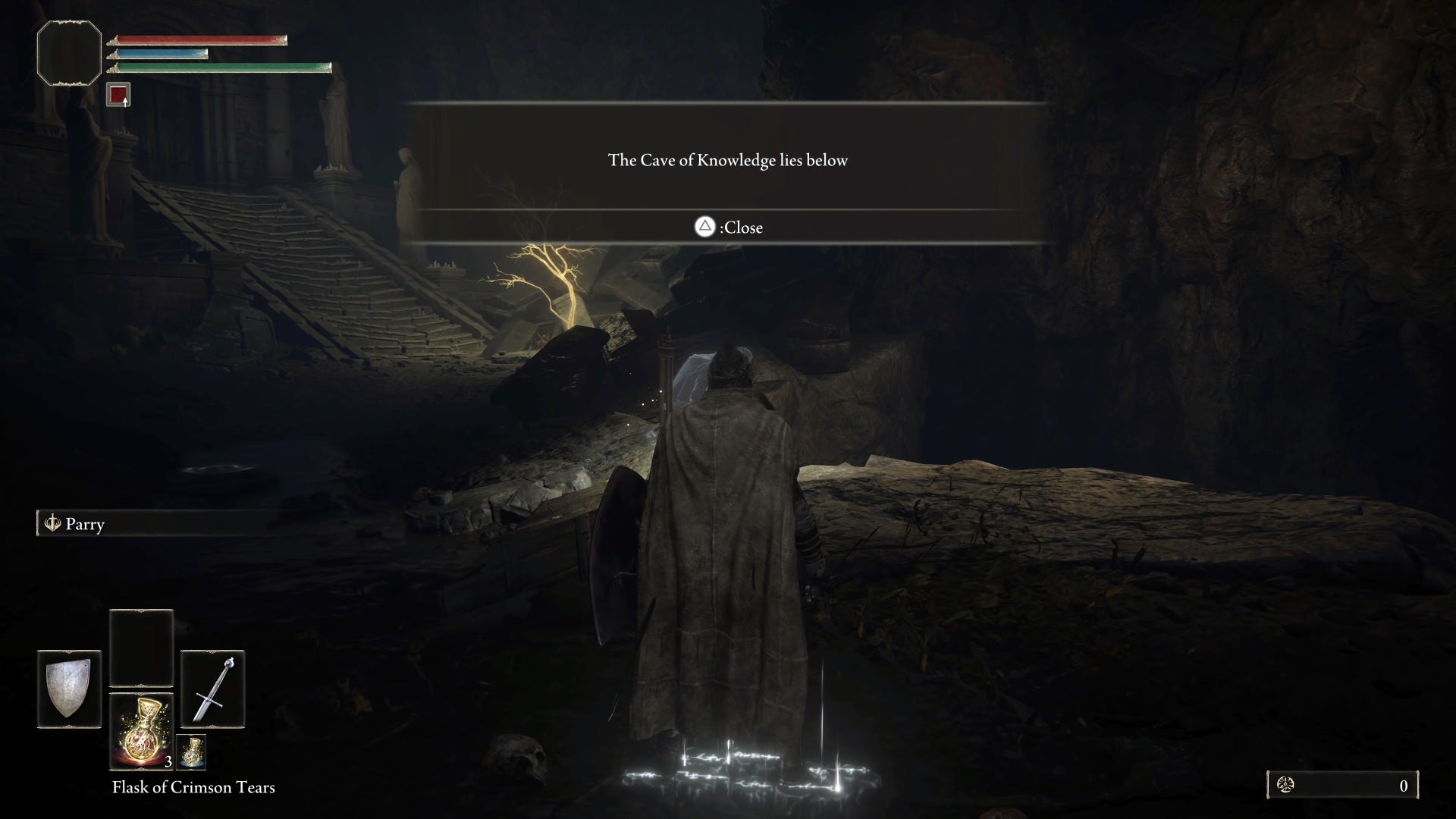Select the small flask pouch icon
Viewport: 1456px width, 819px height.
point(191,752)
